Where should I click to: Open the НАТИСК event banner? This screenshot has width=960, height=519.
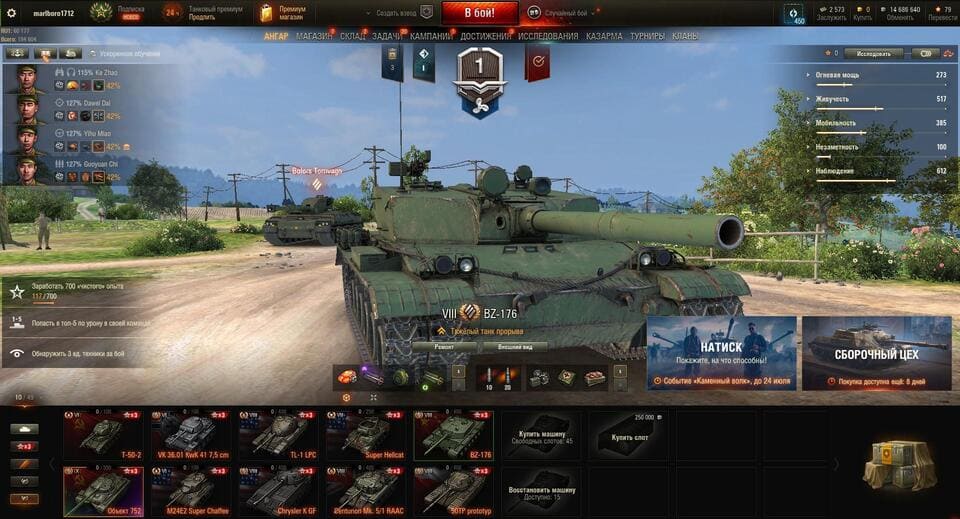[721, 353]
